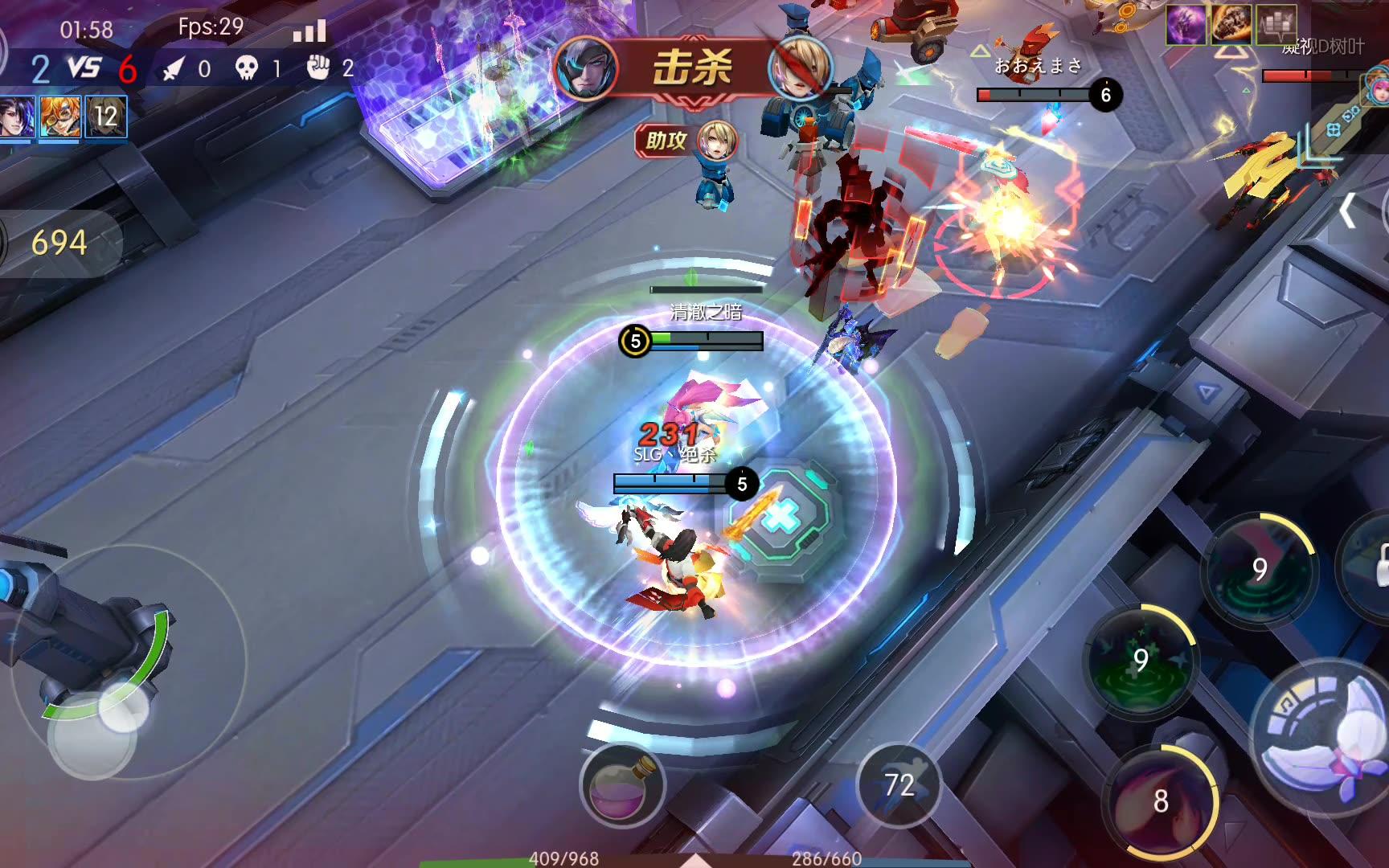The image size is (1389, 868).
Task: Buy the fiery meteor recommended item
Action: [1231, 25]
